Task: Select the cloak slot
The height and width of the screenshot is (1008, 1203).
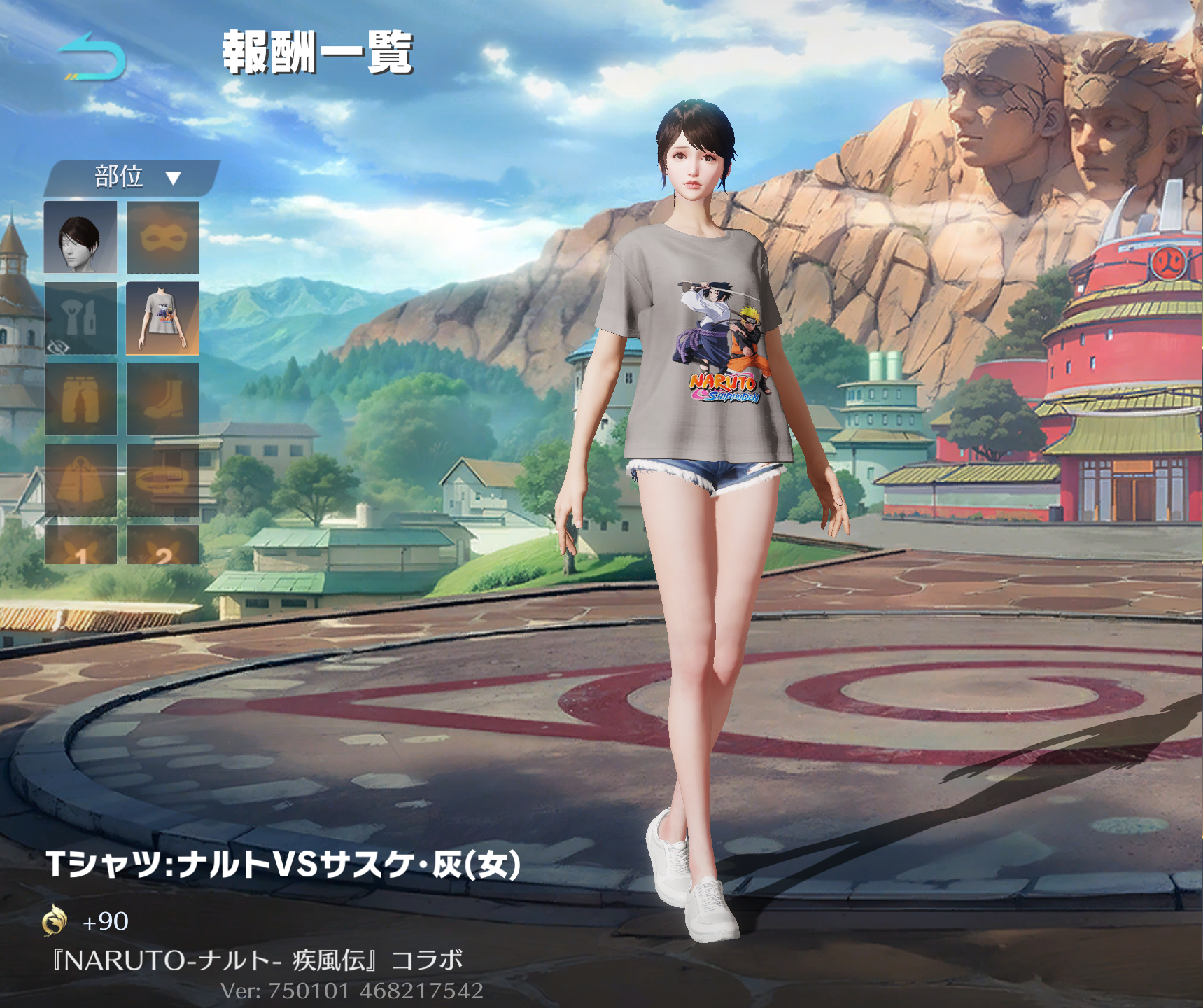Action: [x=80, y=481]
